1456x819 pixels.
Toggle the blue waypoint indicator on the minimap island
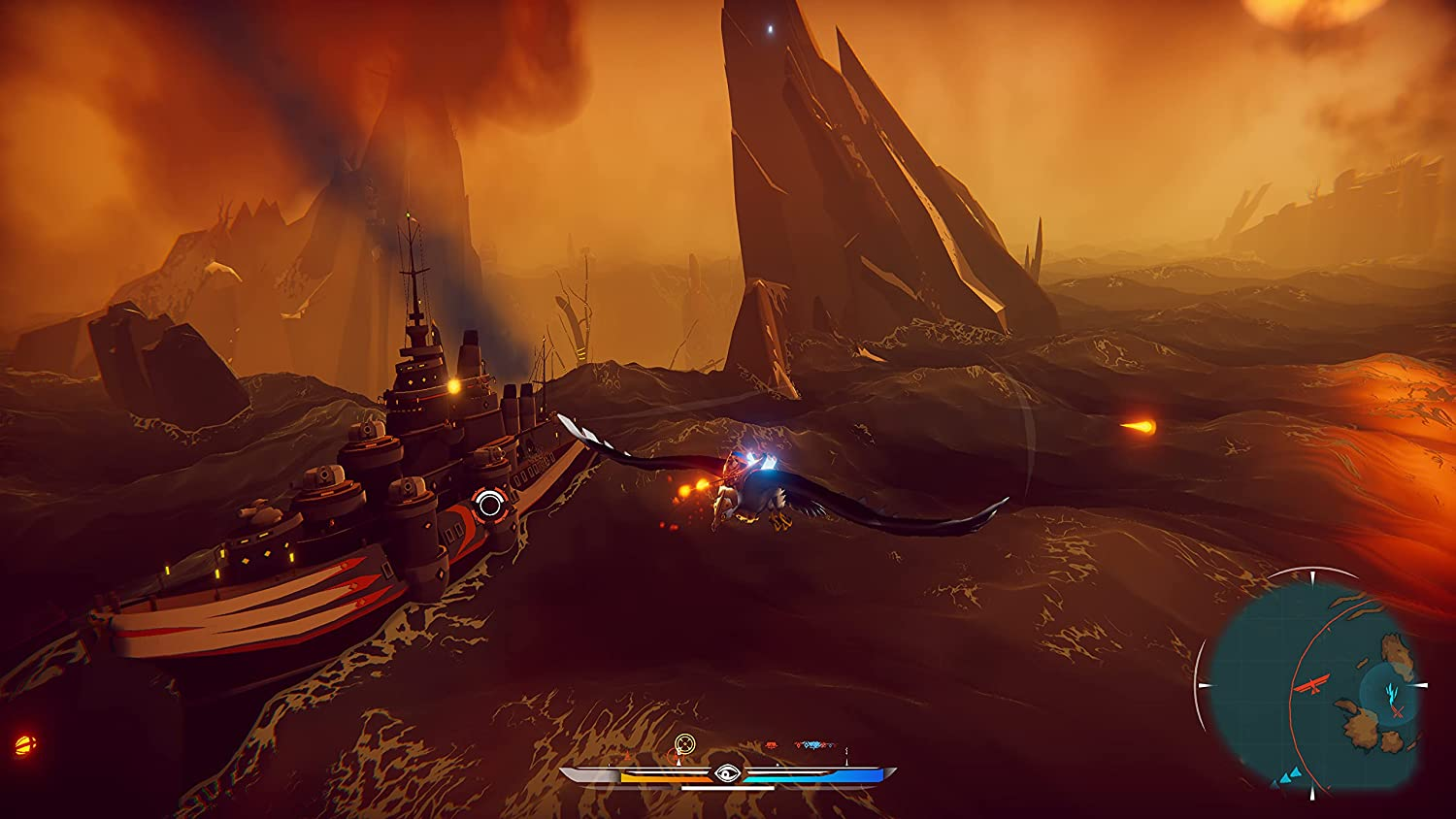coord(1390,693)
